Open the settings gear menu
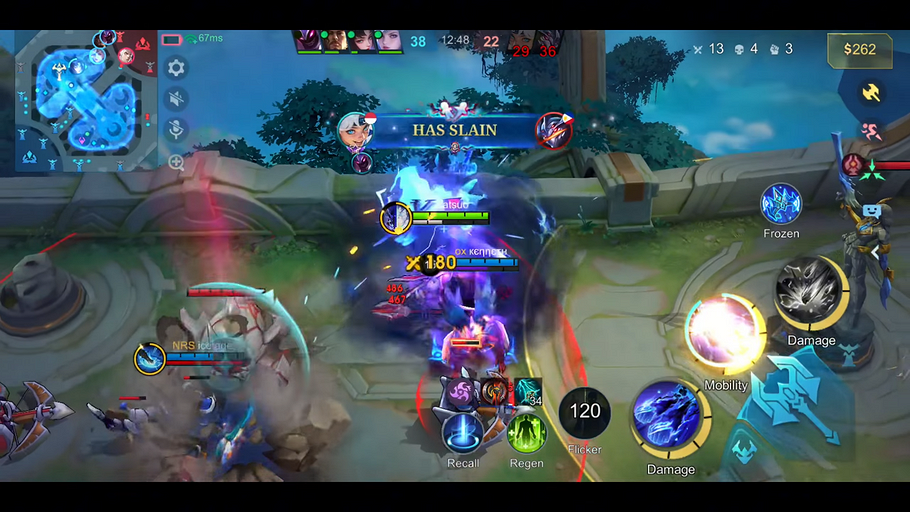The width and height of the screenshot is (910, 512). 176,68
